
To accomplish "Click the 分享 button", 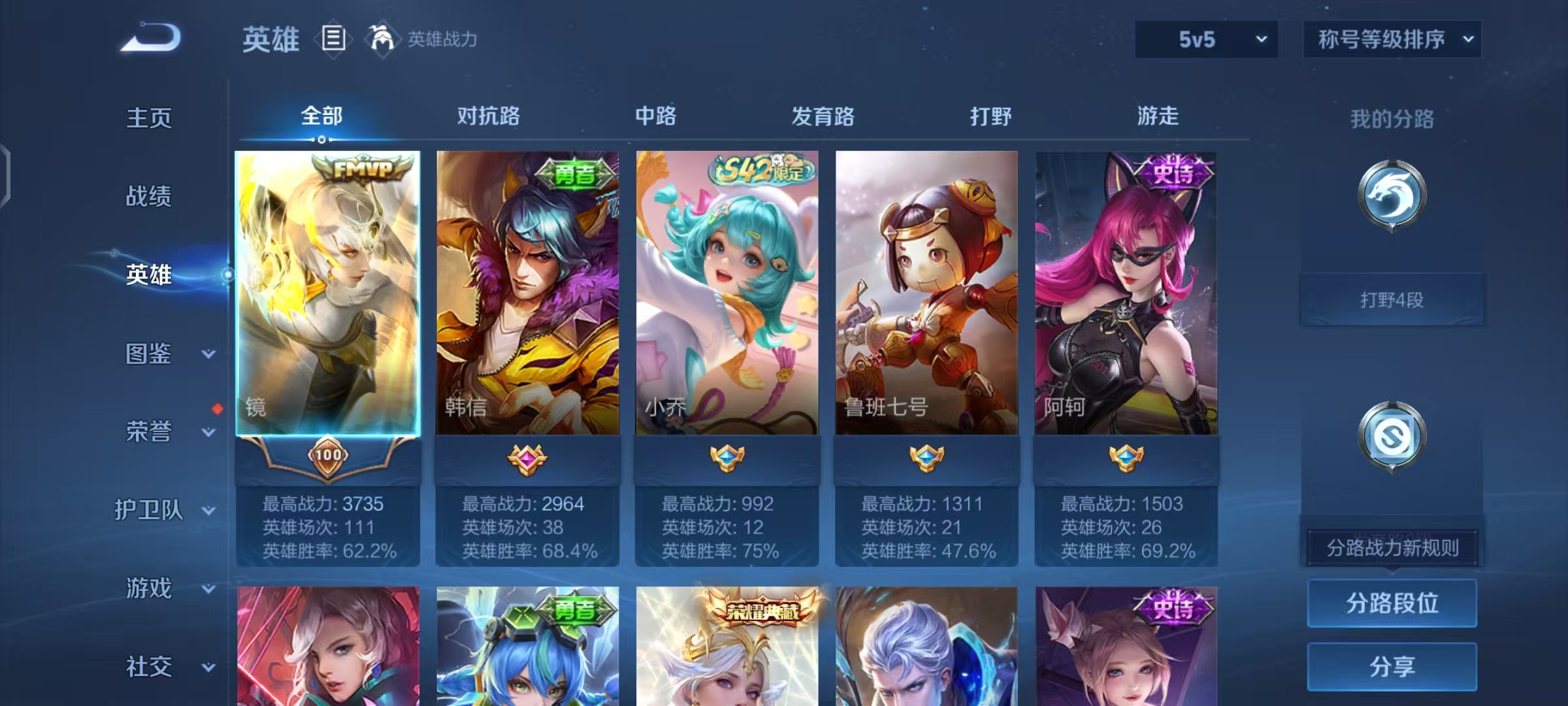I will pos(1392,666).
